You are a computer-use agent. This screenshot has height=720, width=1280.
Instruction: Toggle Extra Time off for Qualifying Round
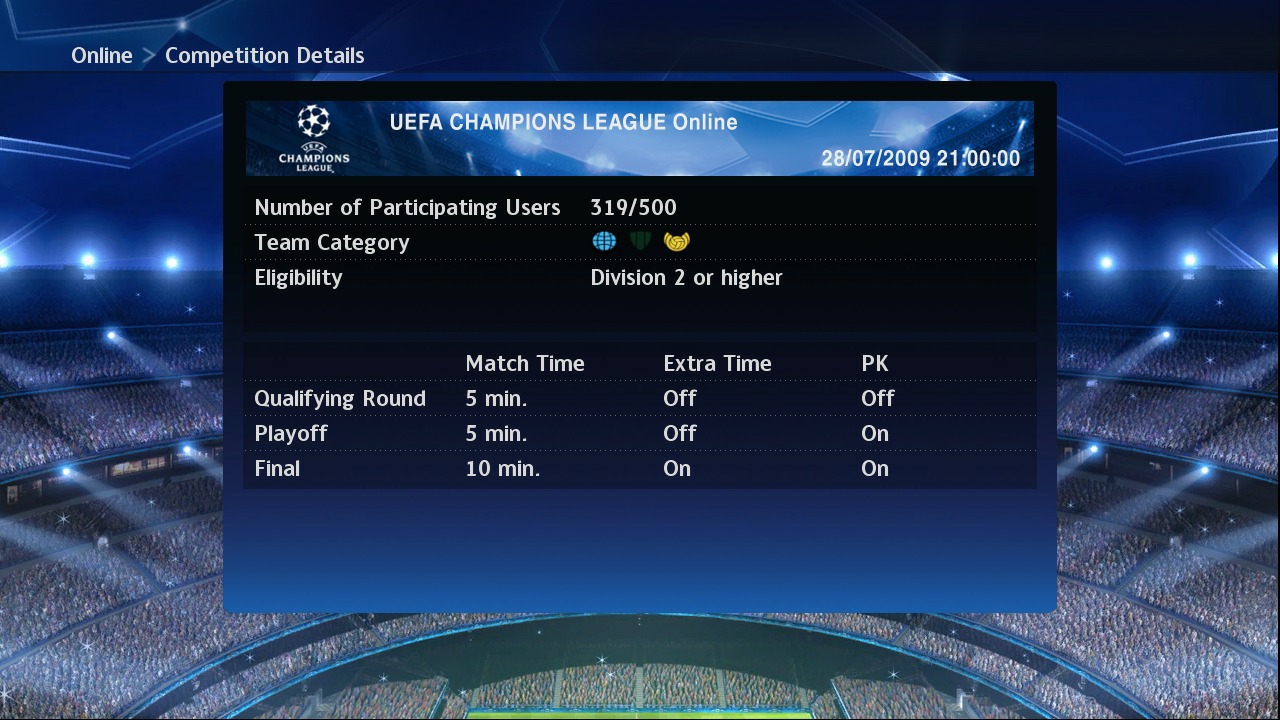pos(679,398)
